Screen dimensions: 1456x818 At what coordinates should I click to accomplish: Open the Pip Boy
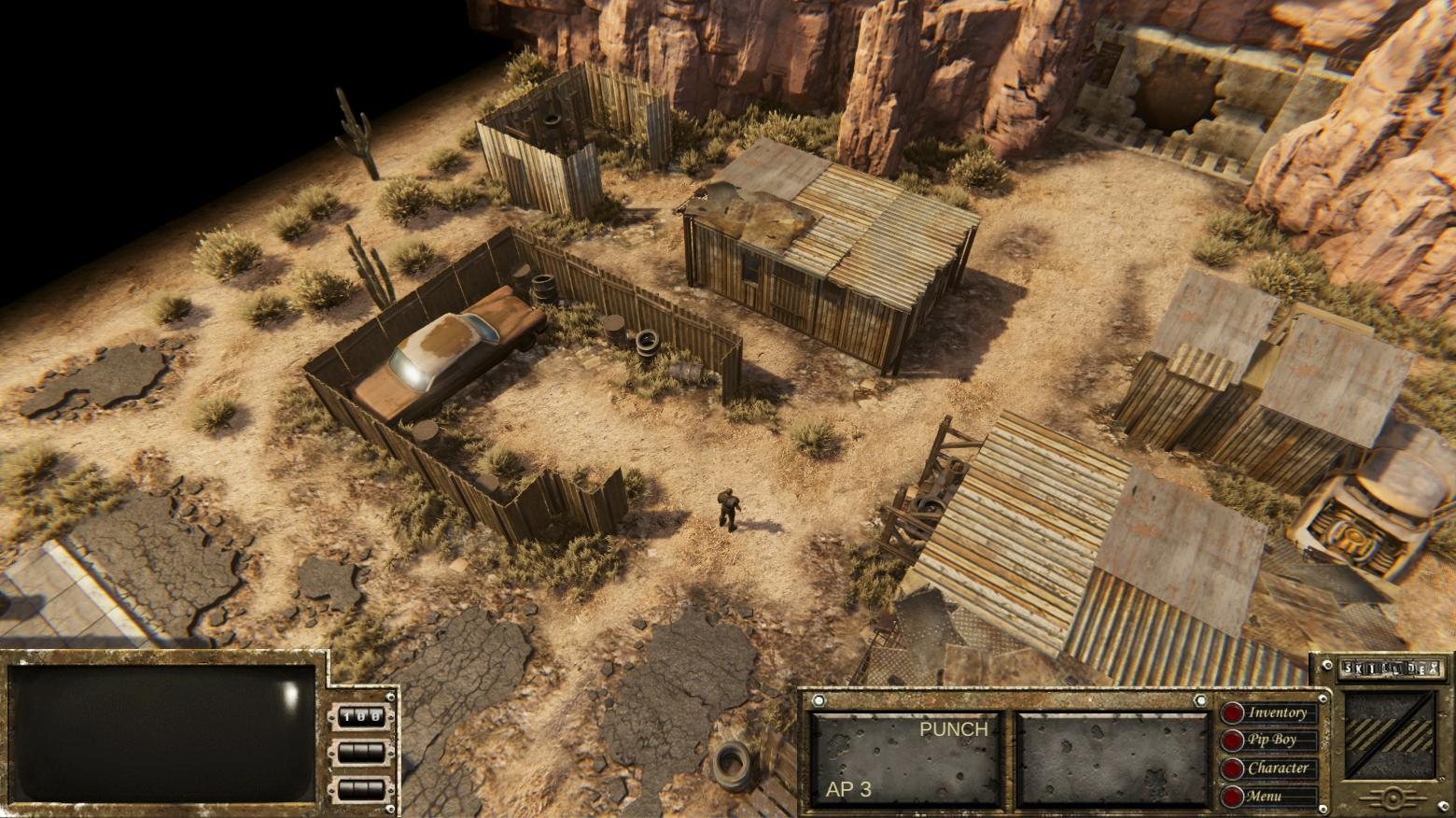coord(1269,740)
